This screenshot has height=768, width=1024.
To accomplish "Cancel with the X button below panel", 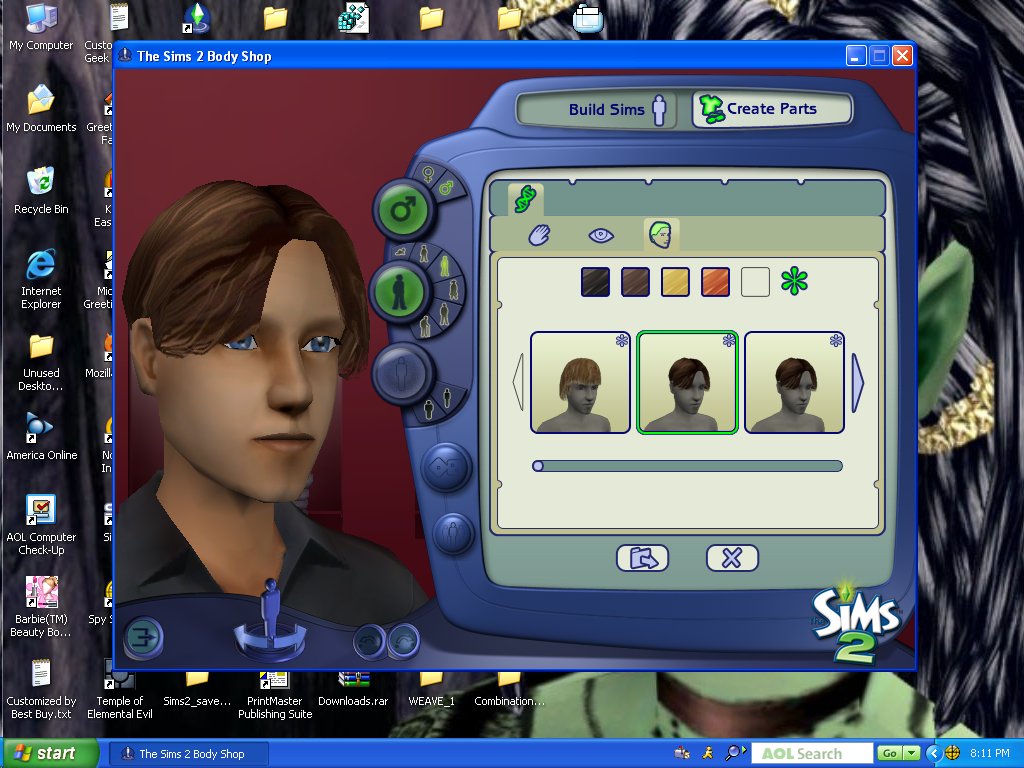I will tap(732, 558).
